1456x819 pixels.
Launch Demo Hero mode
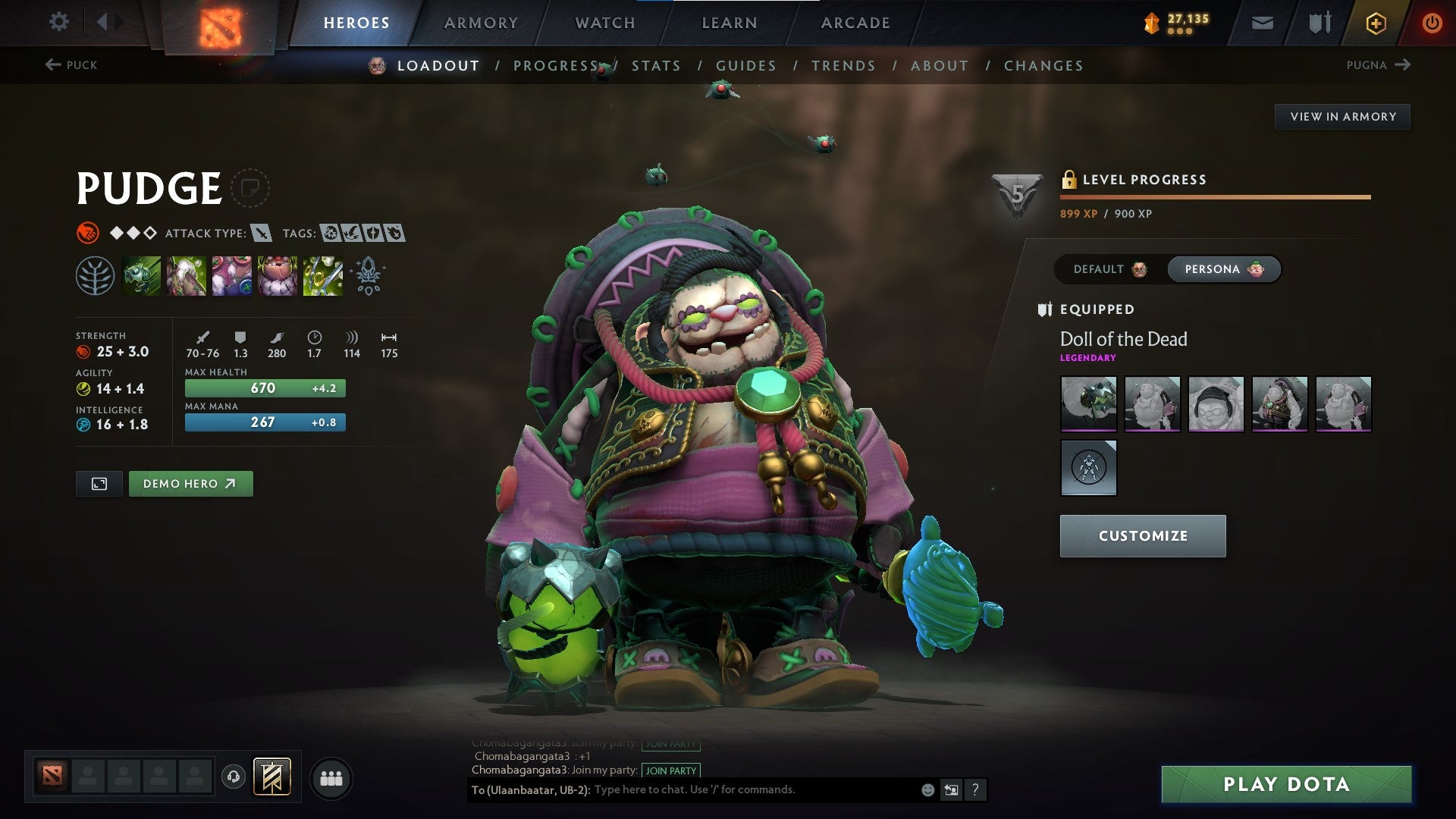[190, 484]
